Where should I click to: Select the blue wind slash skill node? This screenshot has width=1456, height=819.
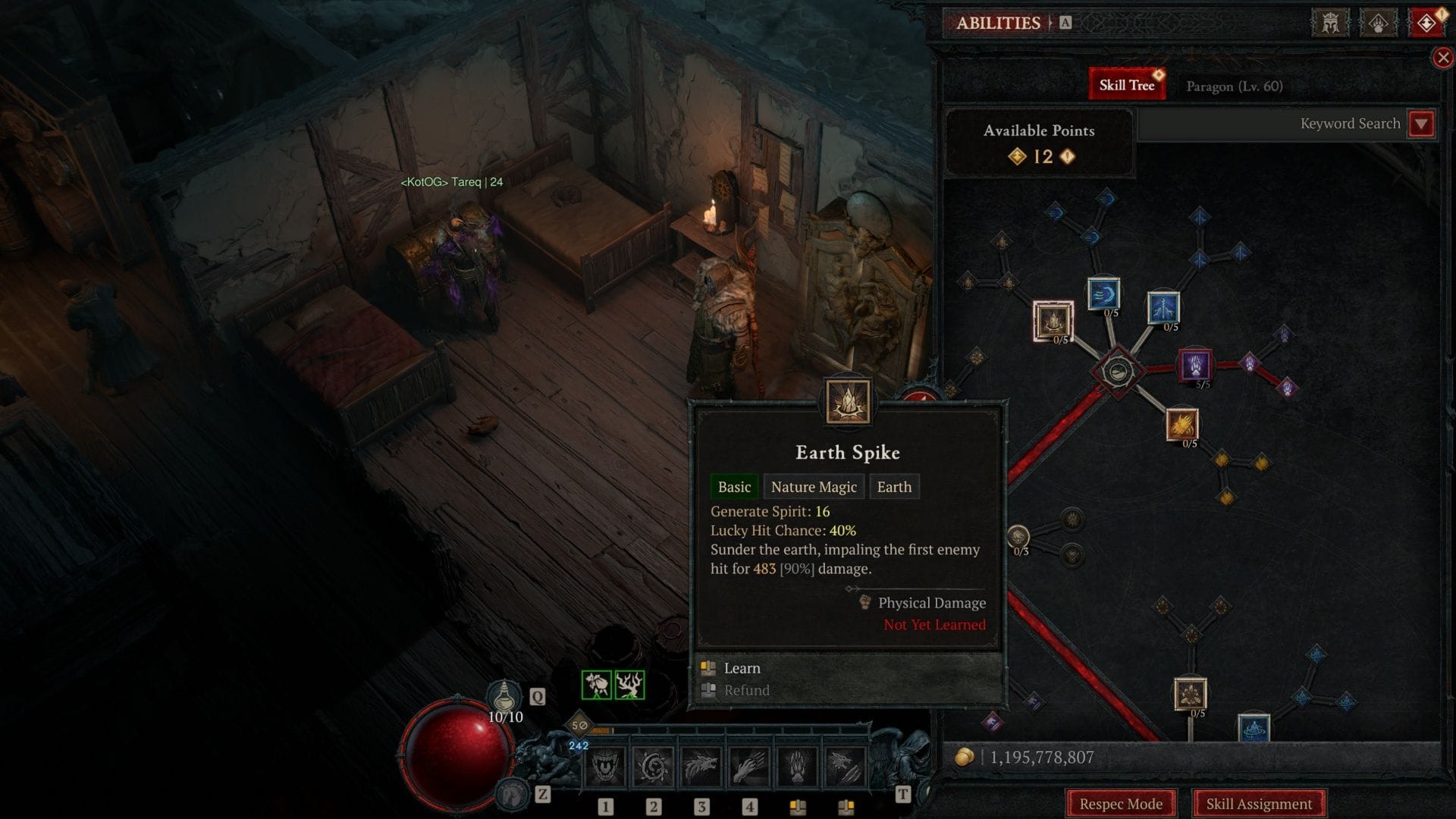(1103, 294)
